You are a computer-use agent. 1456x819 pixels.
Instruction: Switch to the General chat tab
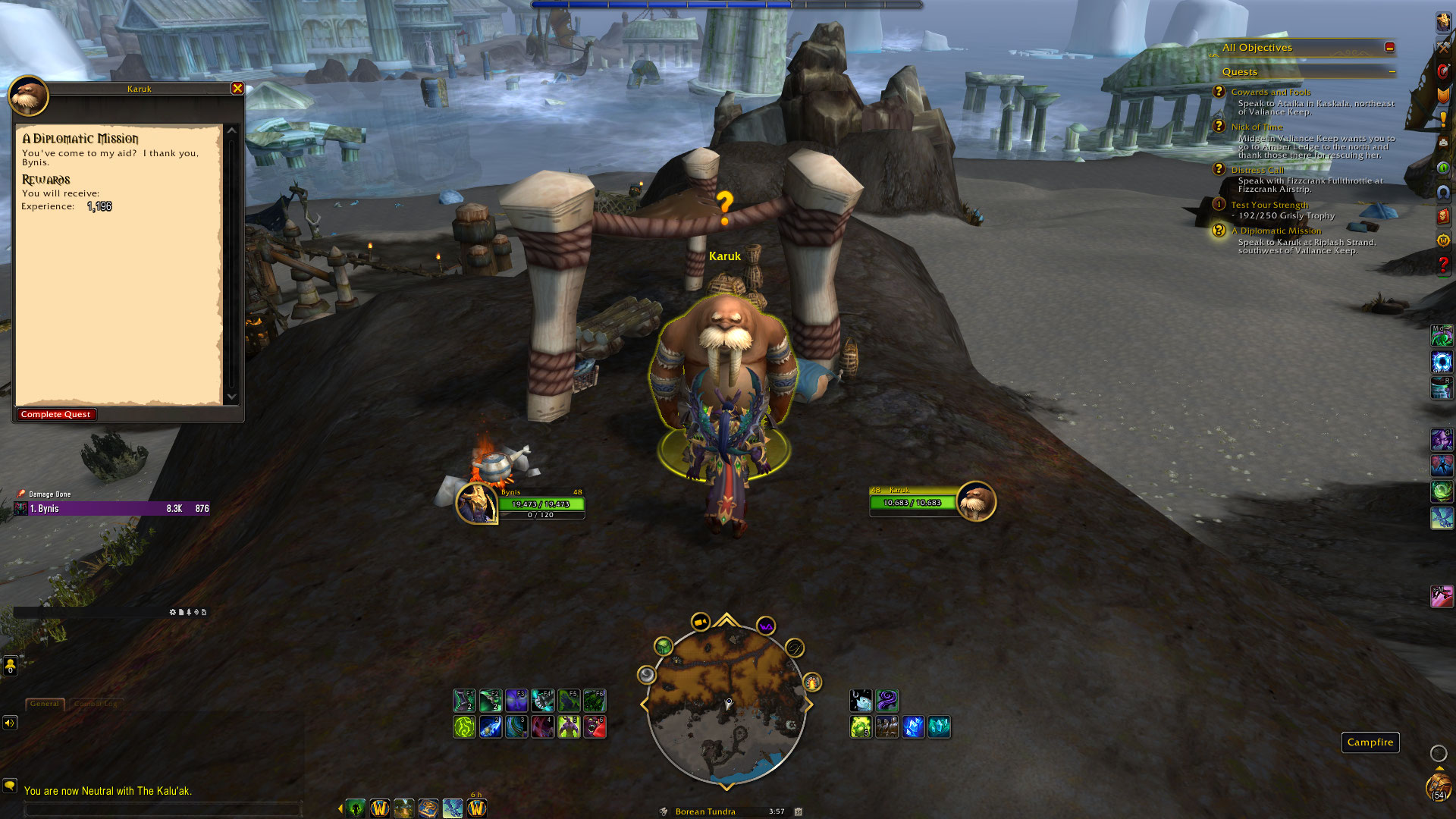point(45,704)
